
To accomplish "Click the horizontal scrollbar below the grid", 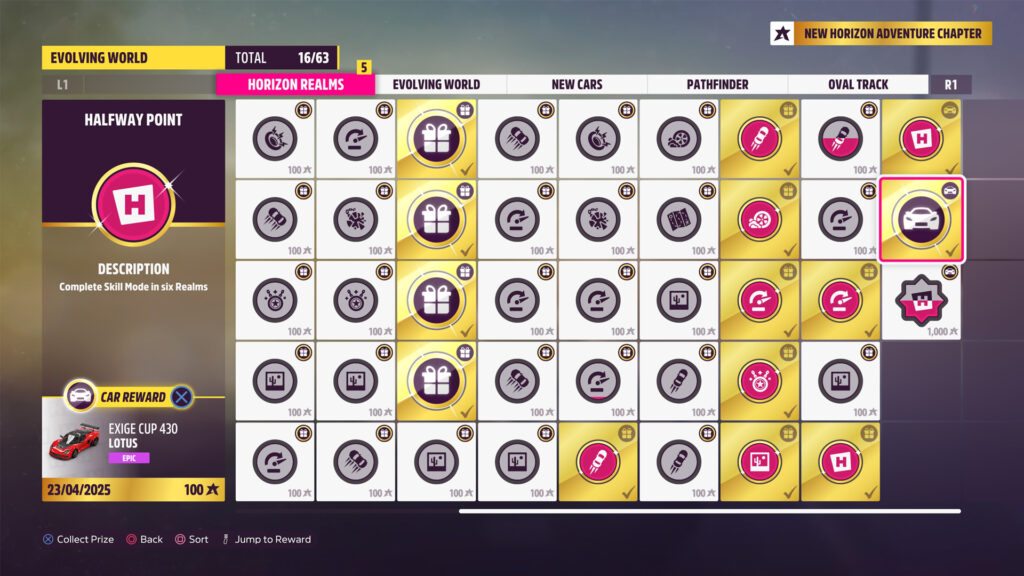I will [709, 511].
